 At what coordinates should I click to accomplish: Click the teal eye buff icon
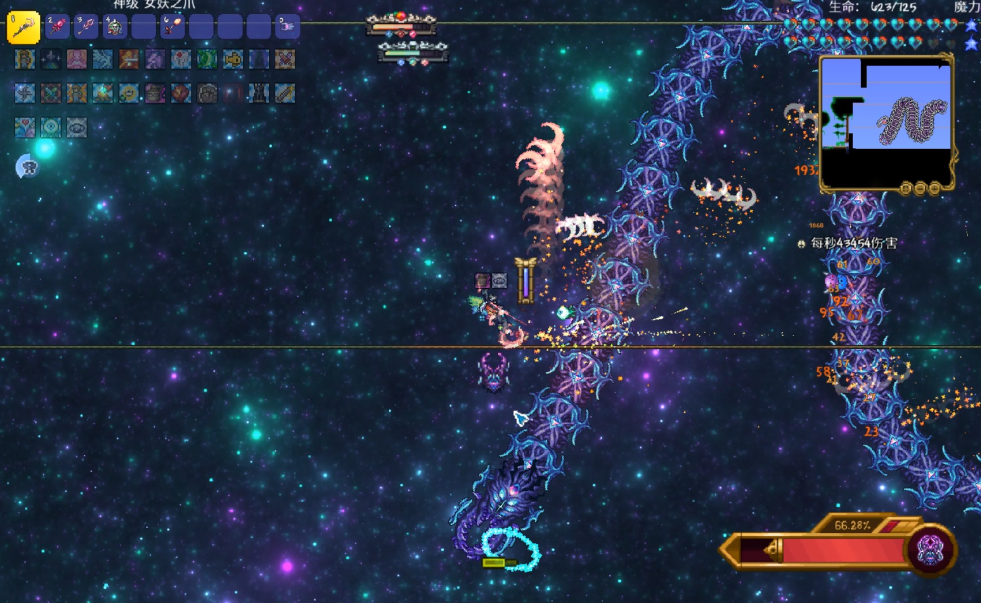coord(50,127)
